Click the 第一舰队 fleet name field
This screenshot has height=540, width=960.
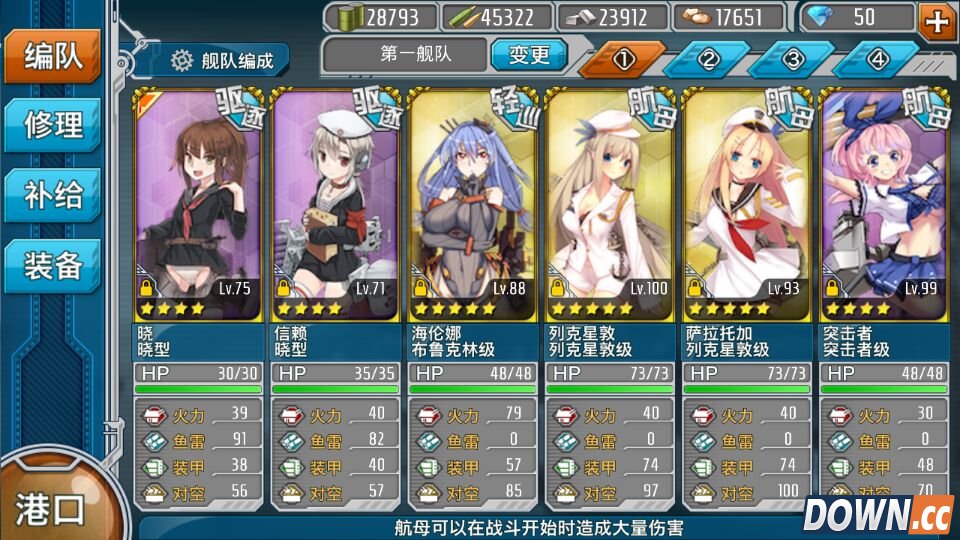click(x=405, y=55)
